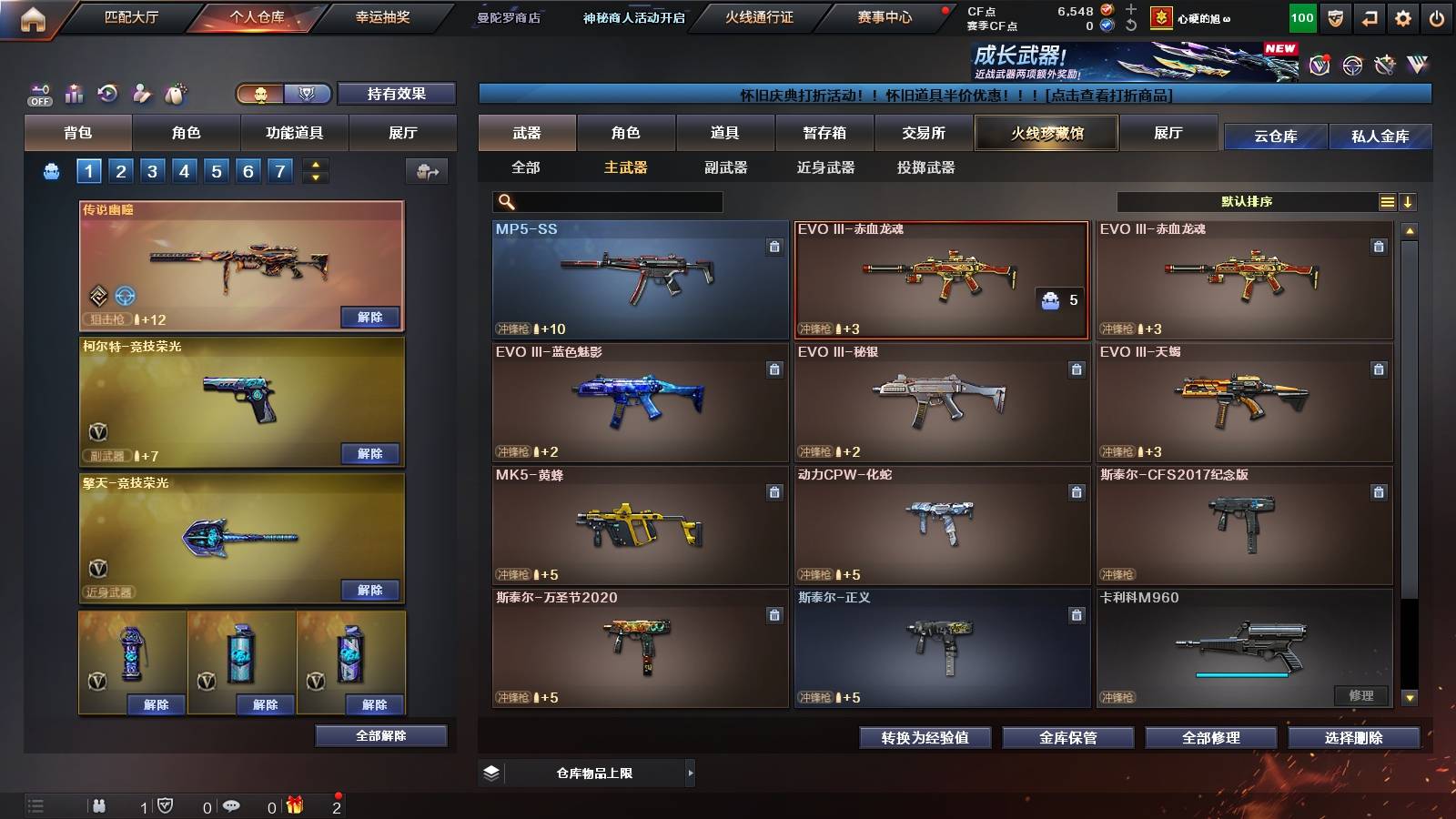The height and width of the screenshot is (819, 1456).
Task: Switch to the 近身武器 weapon tab
Action: click(825, 167)
